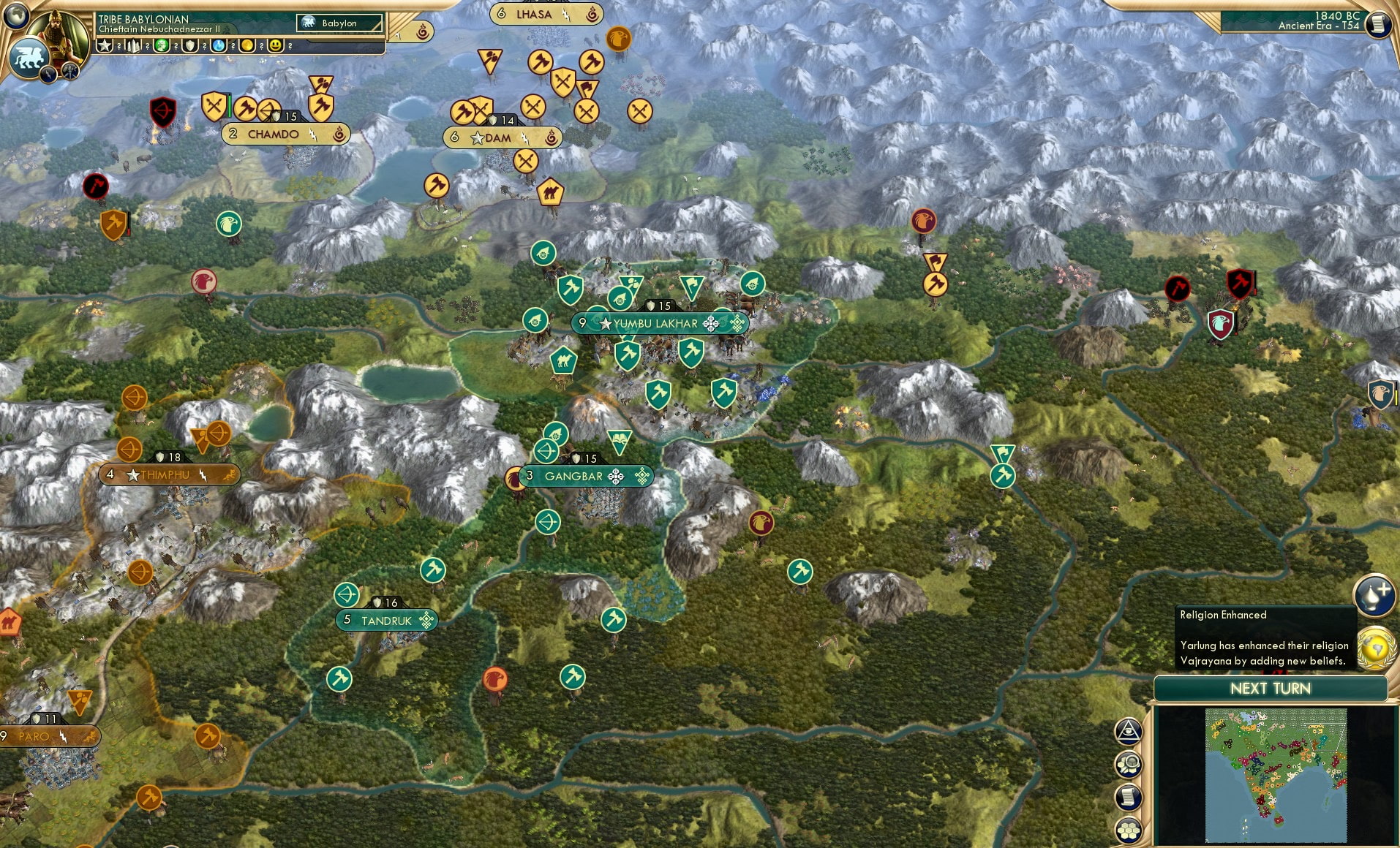The image size is (1400, 848).
Task: Click the faith droplet notification icon on the right
Action: [1374, 597]
